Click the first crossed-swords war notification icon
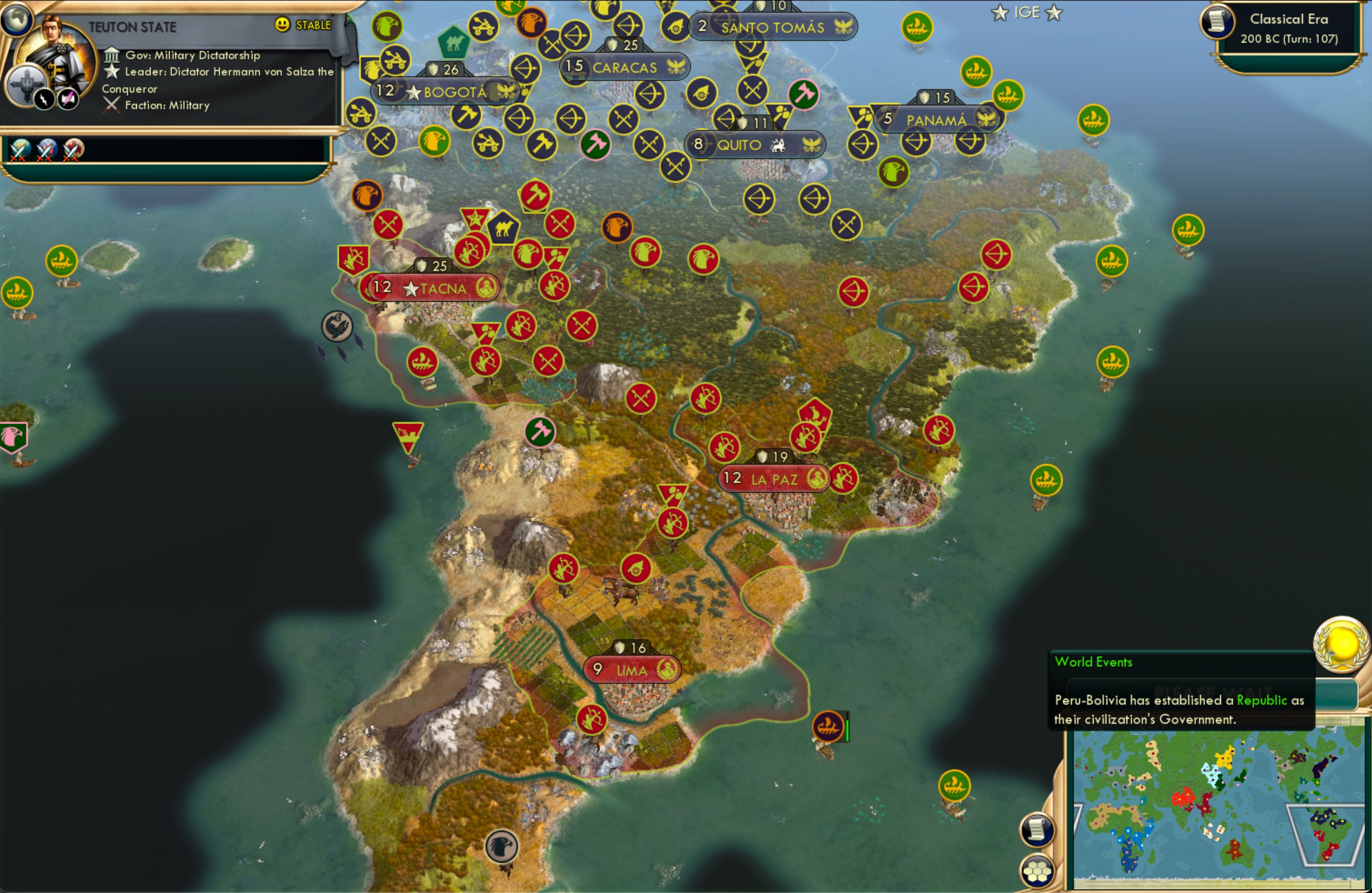 pyautogui.click(x=19, y=151)
